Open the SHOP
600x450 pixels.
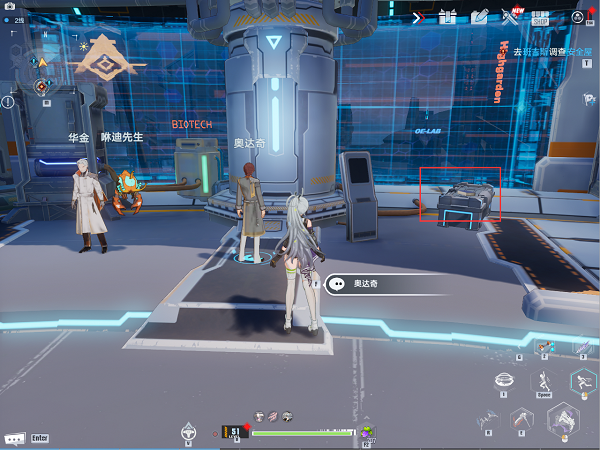point(541,17)
